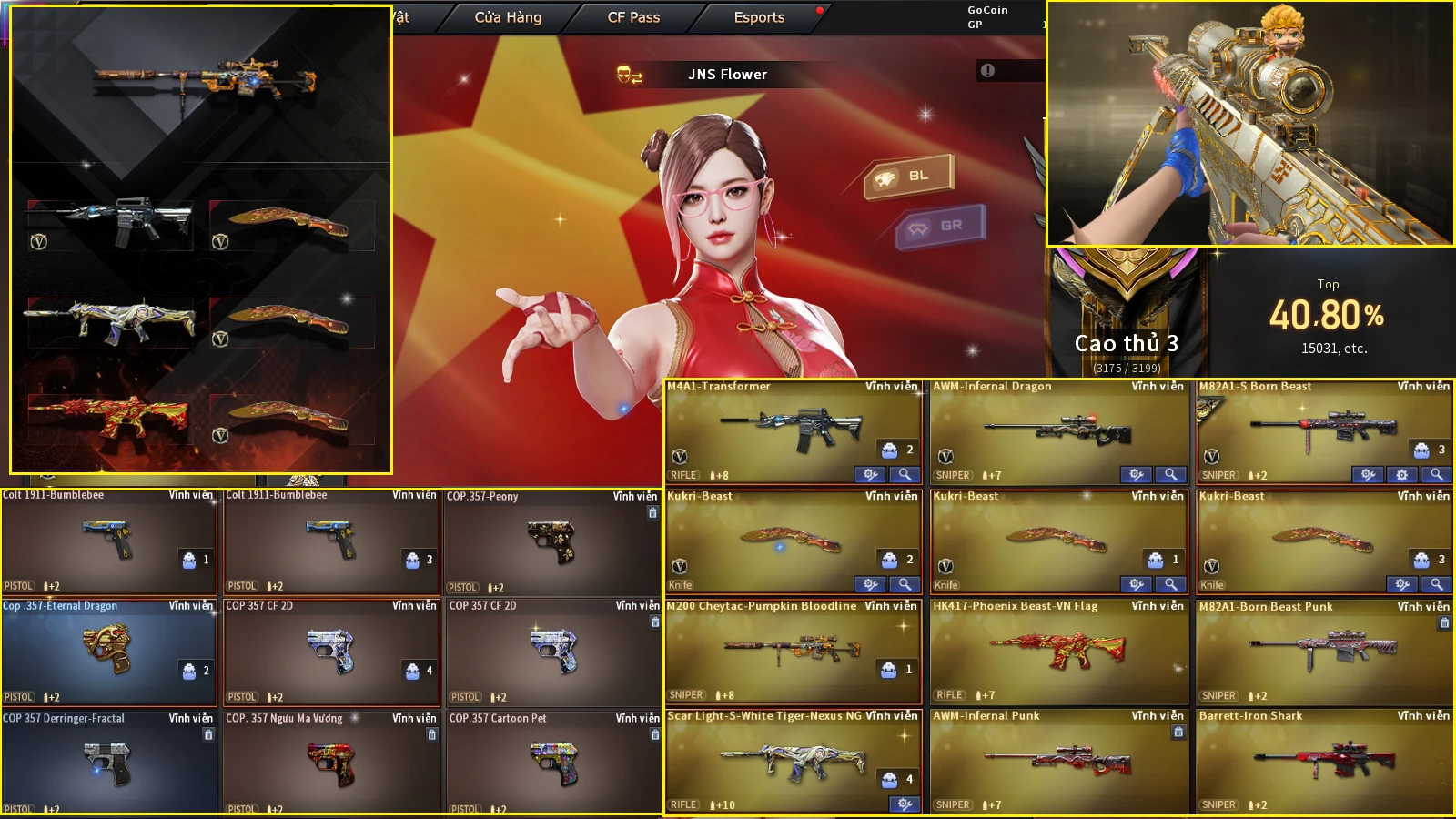Select the M4A1-Transformer rifle card

[792, 428]
